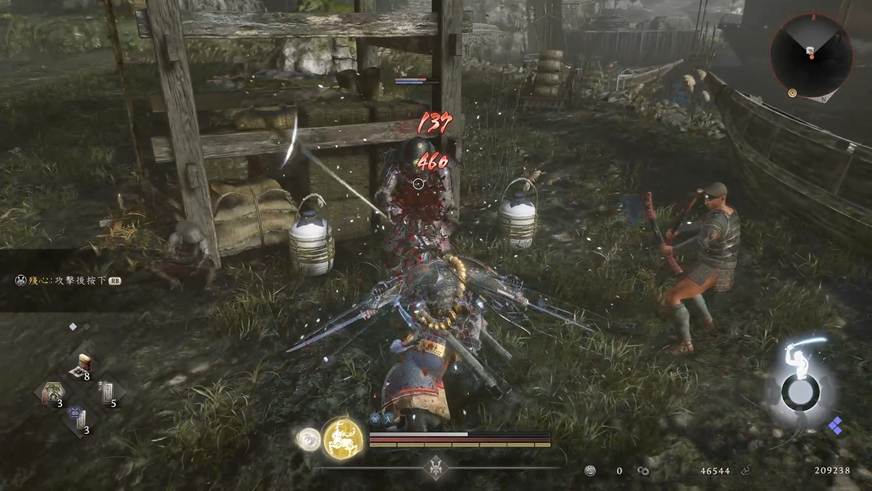Click the blue diamond style-shift icon
Screen dimensions: 872x491
pos(835,426)
